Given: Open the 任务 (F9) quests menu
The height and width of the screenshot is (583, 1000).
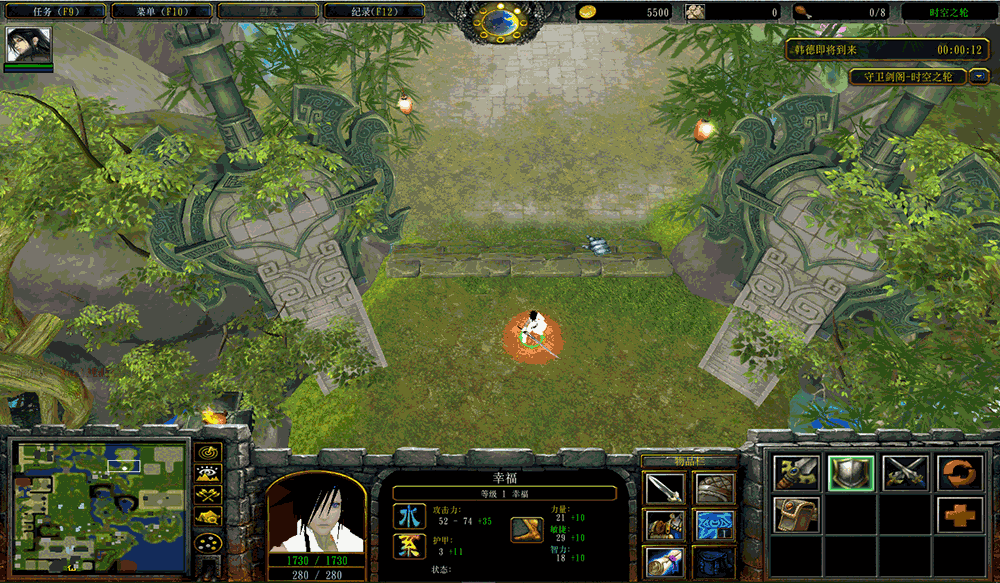Looking at the screenshot, I should pyautogui.click(x=51, y=12).
